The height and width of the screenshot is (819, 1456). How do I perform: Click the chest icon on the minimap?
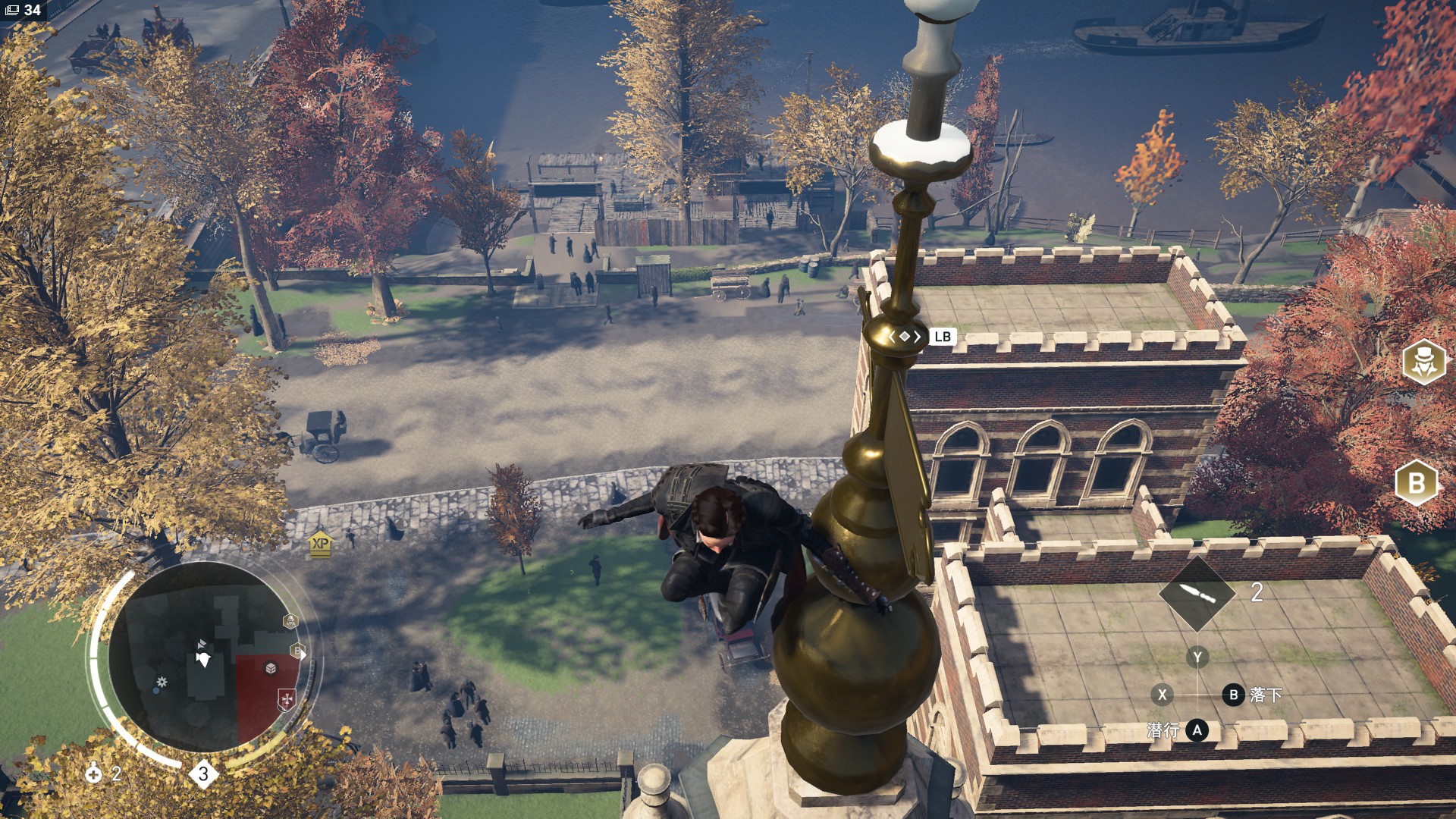(269, 668)
